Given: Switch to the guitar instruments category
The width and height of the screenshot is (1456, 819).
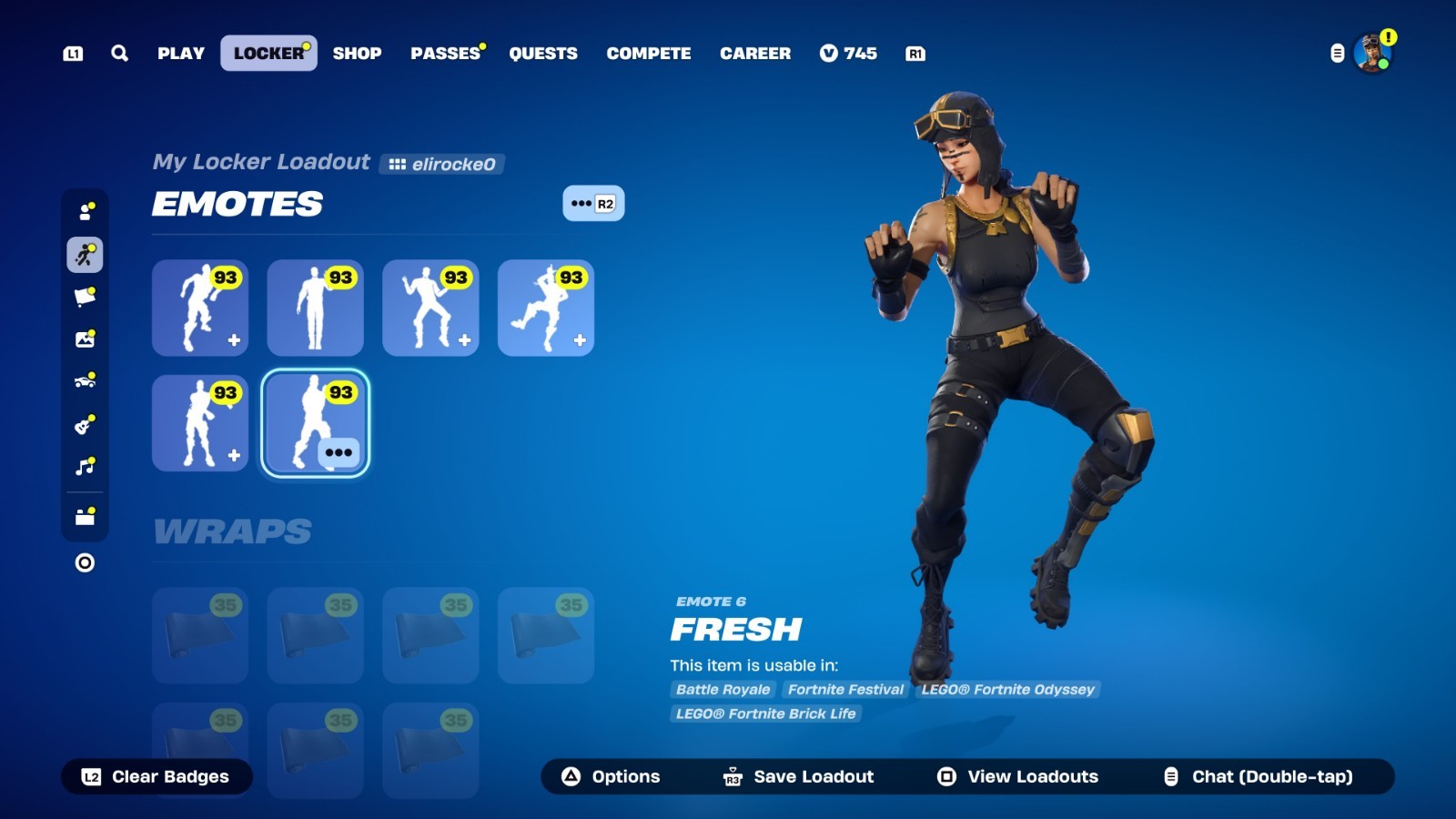Looking at the screenshot, I should pos(86,424).
